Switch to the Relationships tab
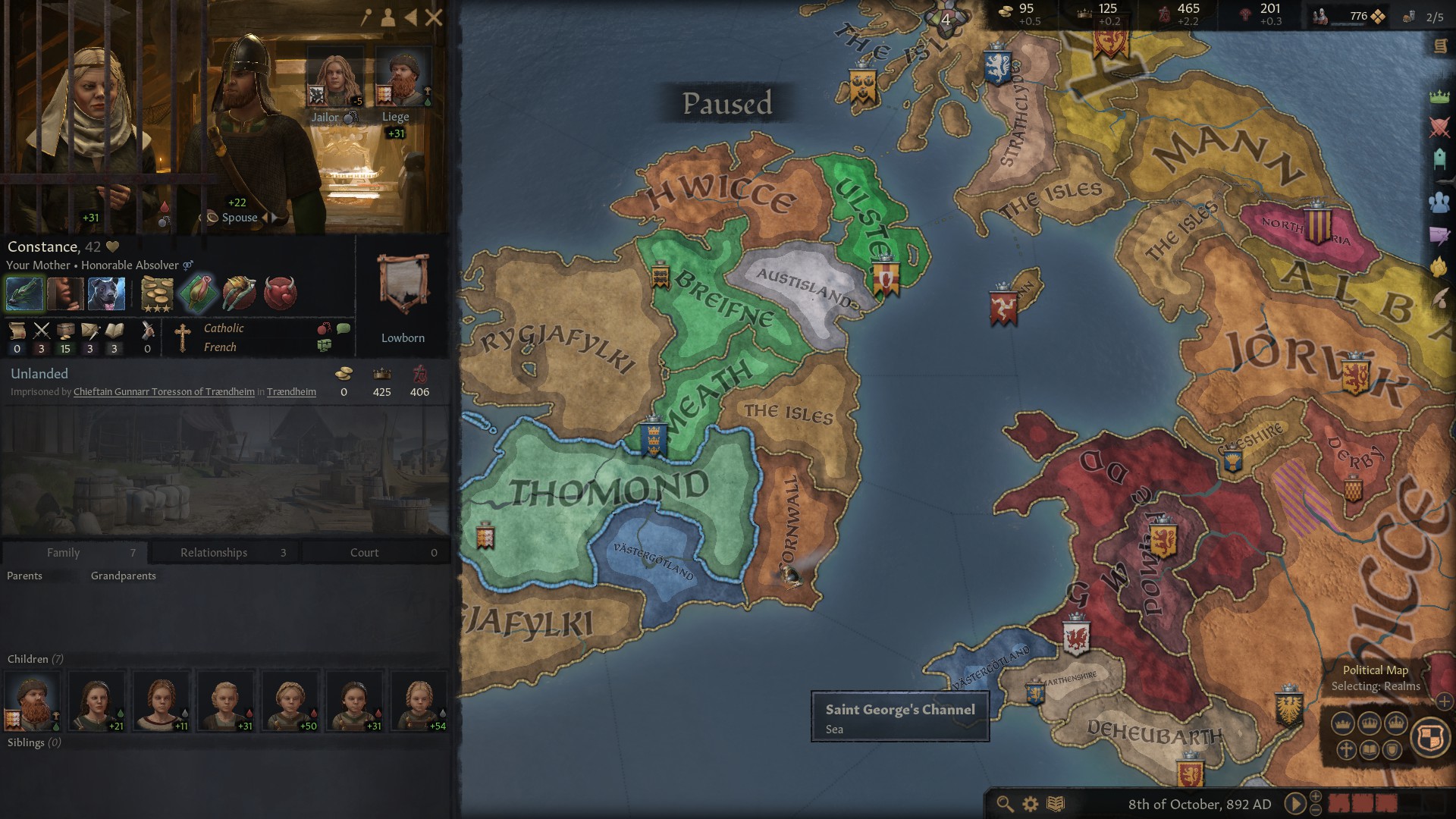This screenshot has width=1456, height=819. tap(214, 552)
